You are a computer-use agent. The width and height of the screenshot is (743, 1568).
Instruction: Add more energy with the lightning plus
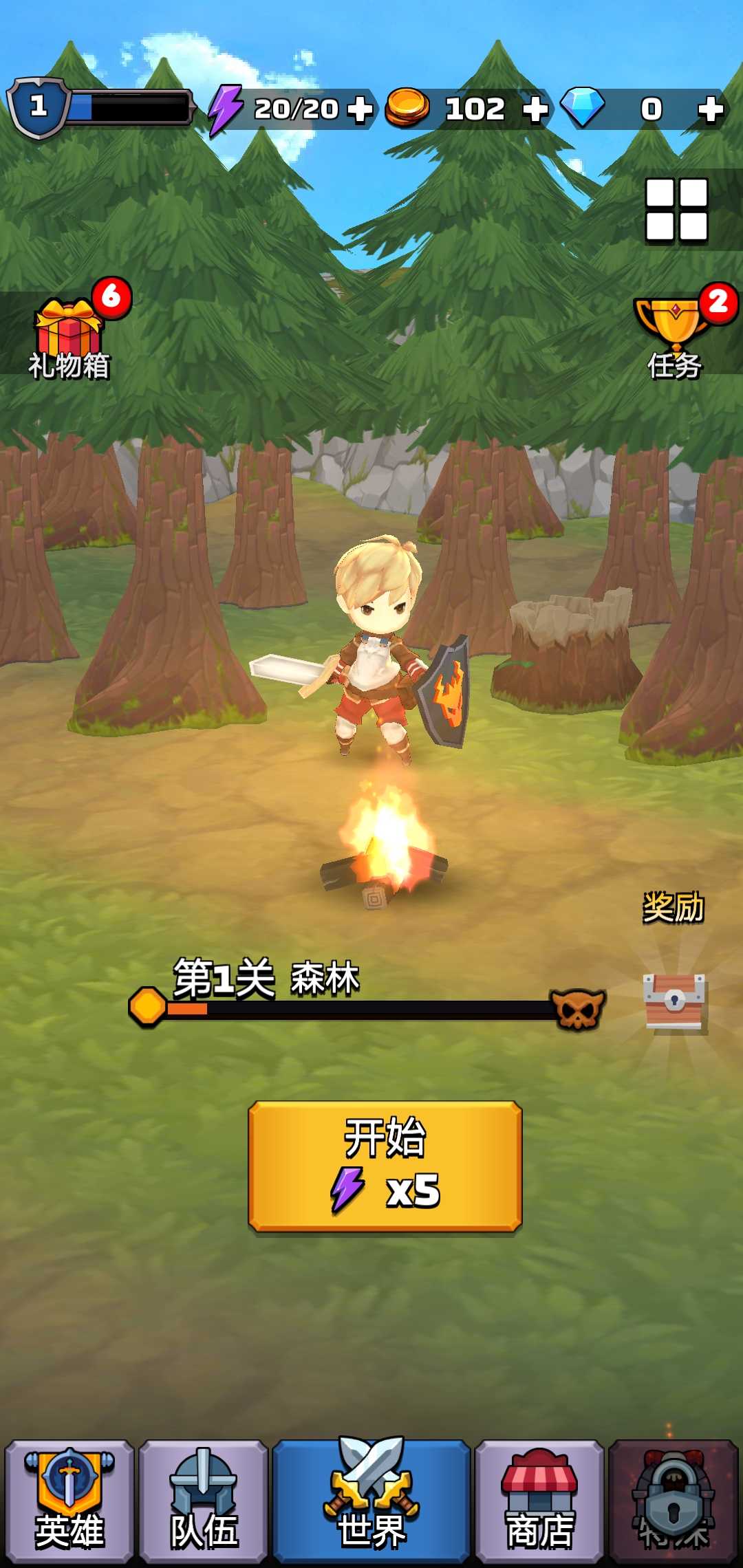[x=359, y=109]
